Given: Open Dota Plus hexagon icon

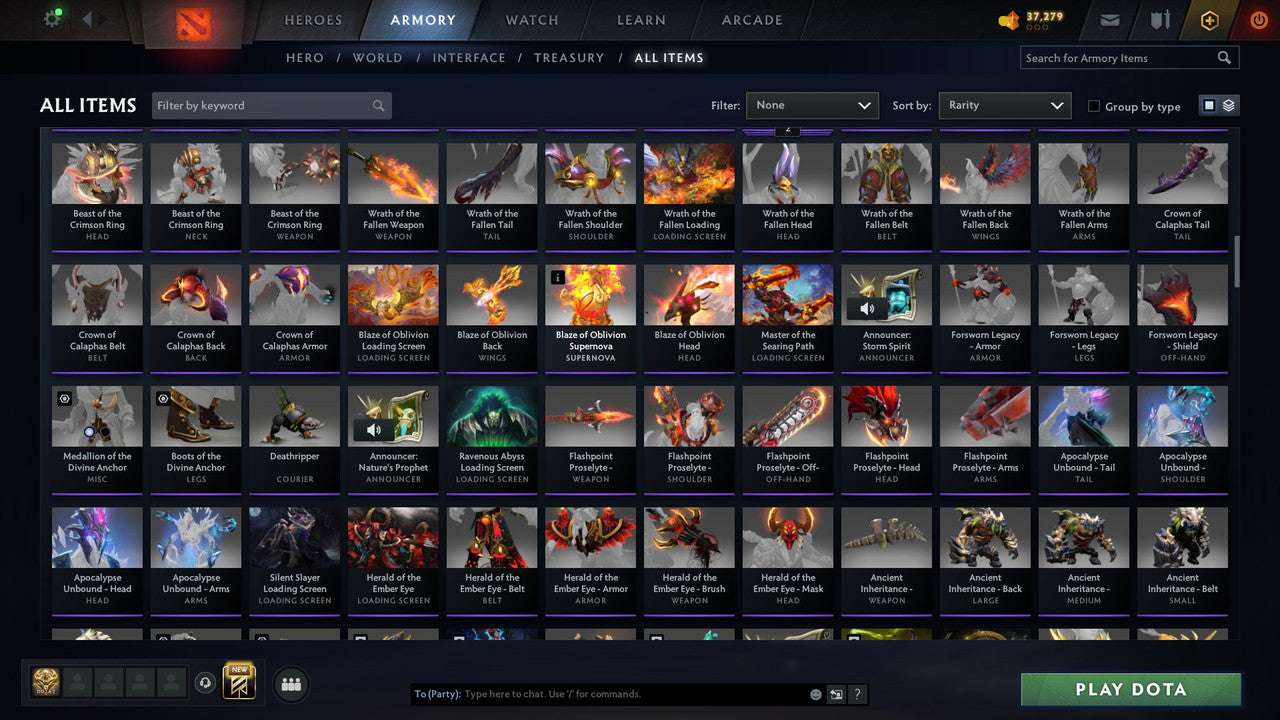Looking at the screenshot, I should click(1208, 19).
